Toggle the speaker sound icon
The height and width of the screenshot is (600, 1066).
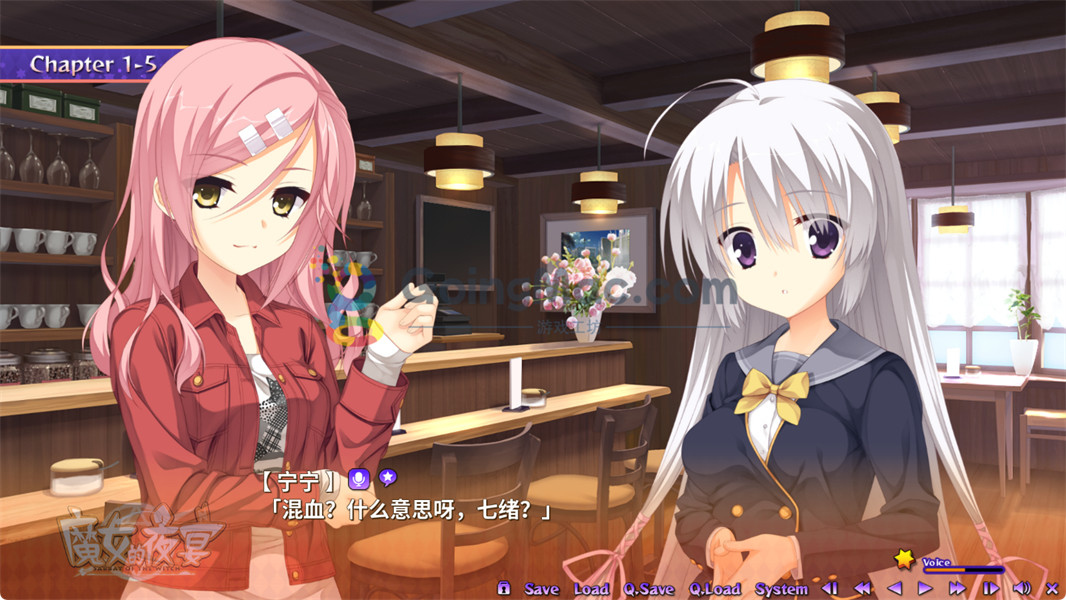(x=1022, y=588)
